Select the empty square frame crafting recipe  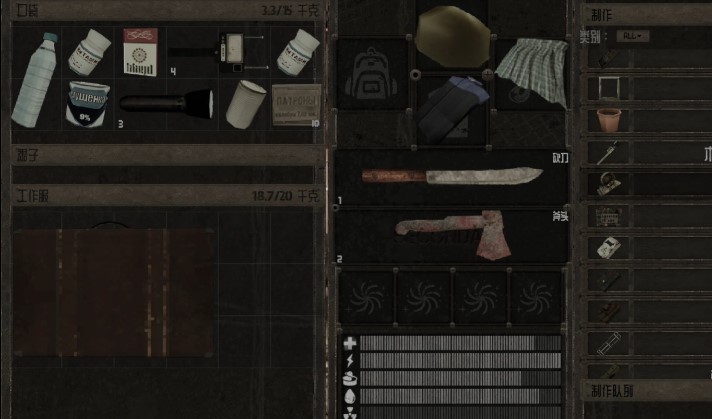(x=608, y=89)
